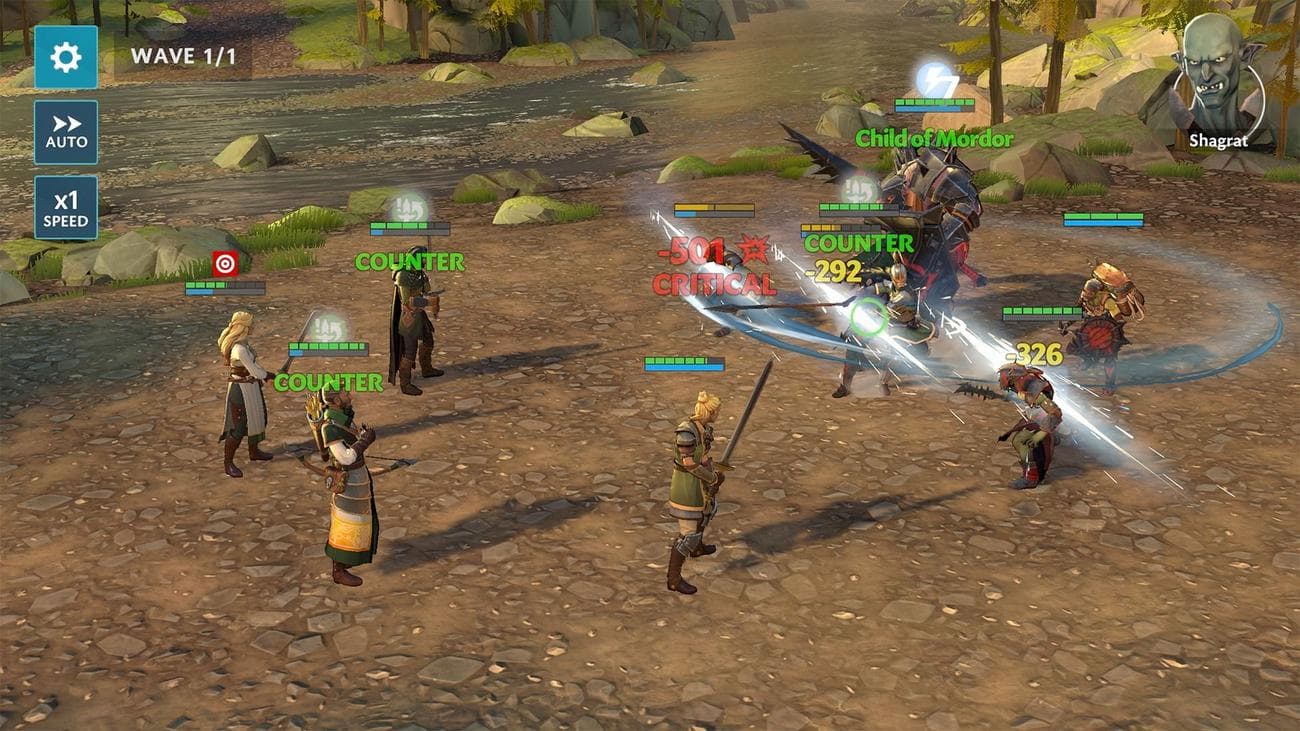This screenshot has width=1300, height=731.
Task: Open the settings gear menu
Action: pos(63,57)
